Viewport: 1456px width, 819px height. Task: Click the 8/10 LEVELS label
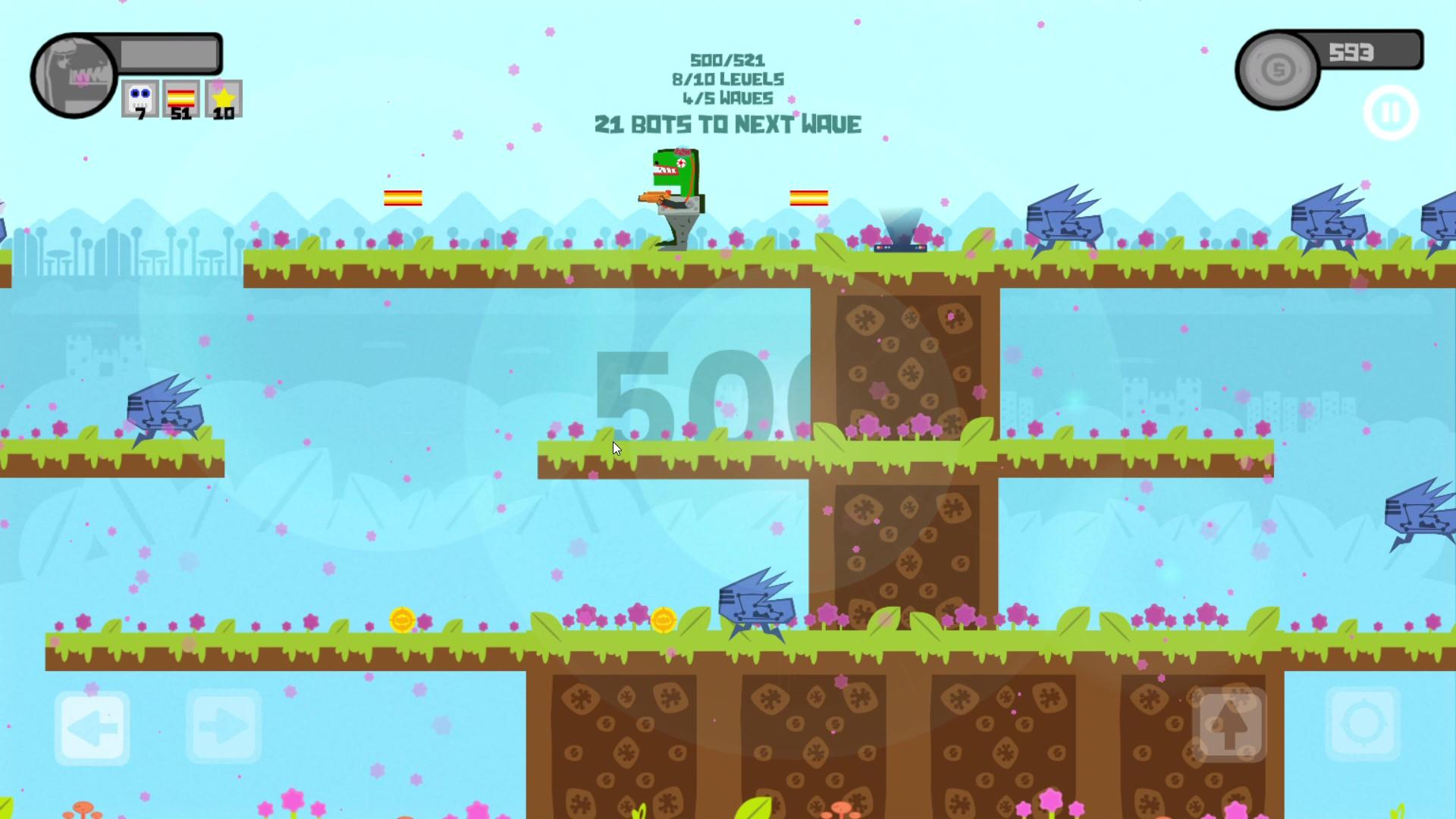coord(727,79)
